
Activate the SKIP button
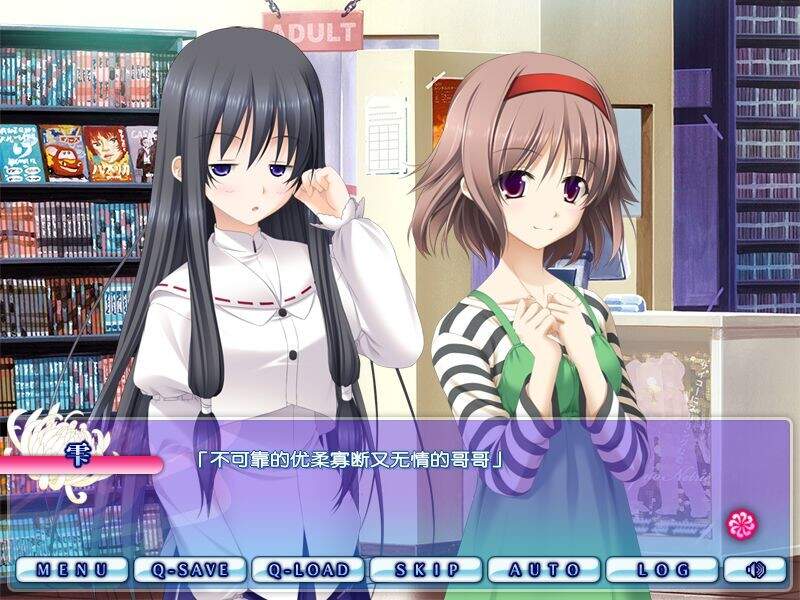click(x=426, y=570)
